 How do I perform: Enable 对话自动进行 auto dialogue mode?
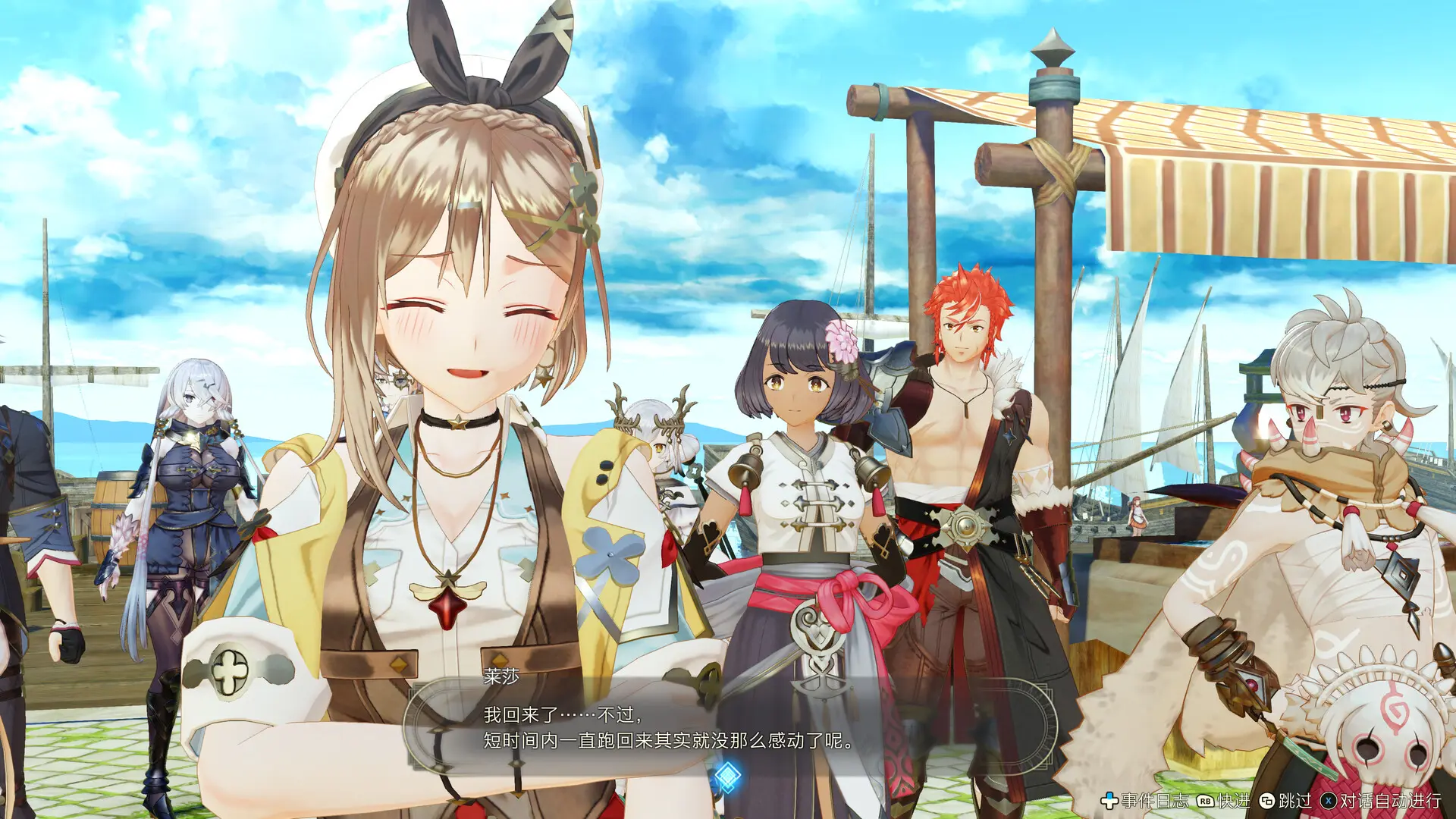1392,801
